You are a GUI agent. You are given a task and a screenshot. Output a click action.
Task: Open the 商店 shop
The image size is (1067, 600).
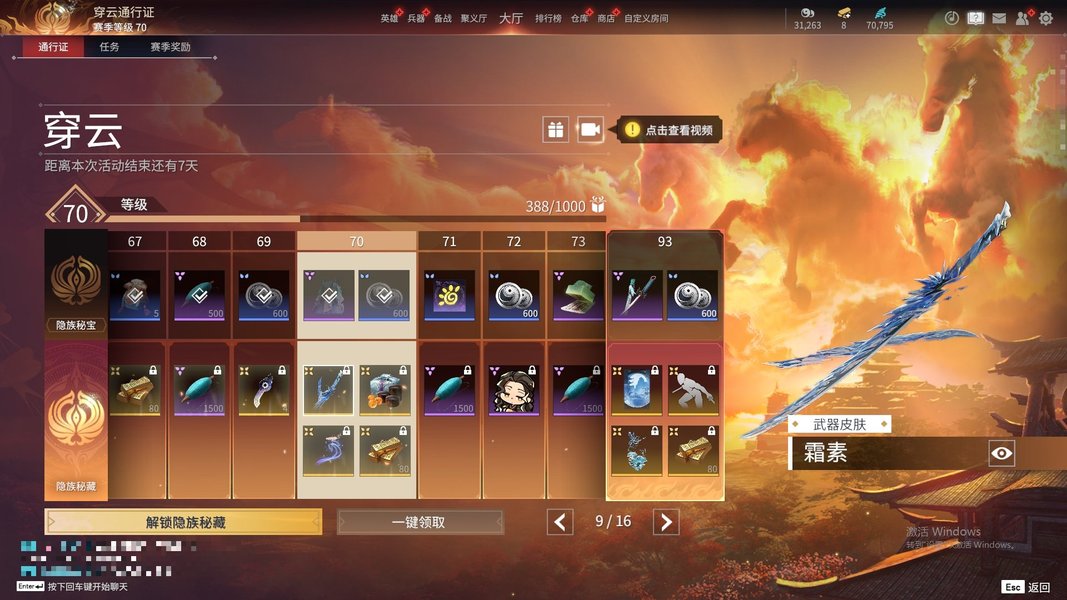(606, 18)
